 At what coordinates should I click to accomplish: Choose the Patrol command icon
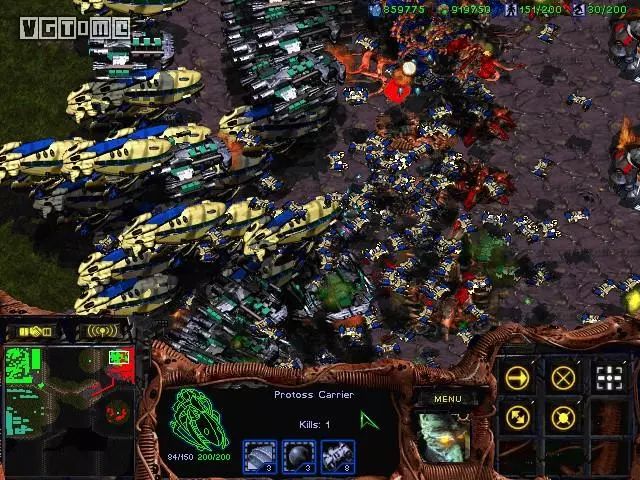(x=517, y=418)
